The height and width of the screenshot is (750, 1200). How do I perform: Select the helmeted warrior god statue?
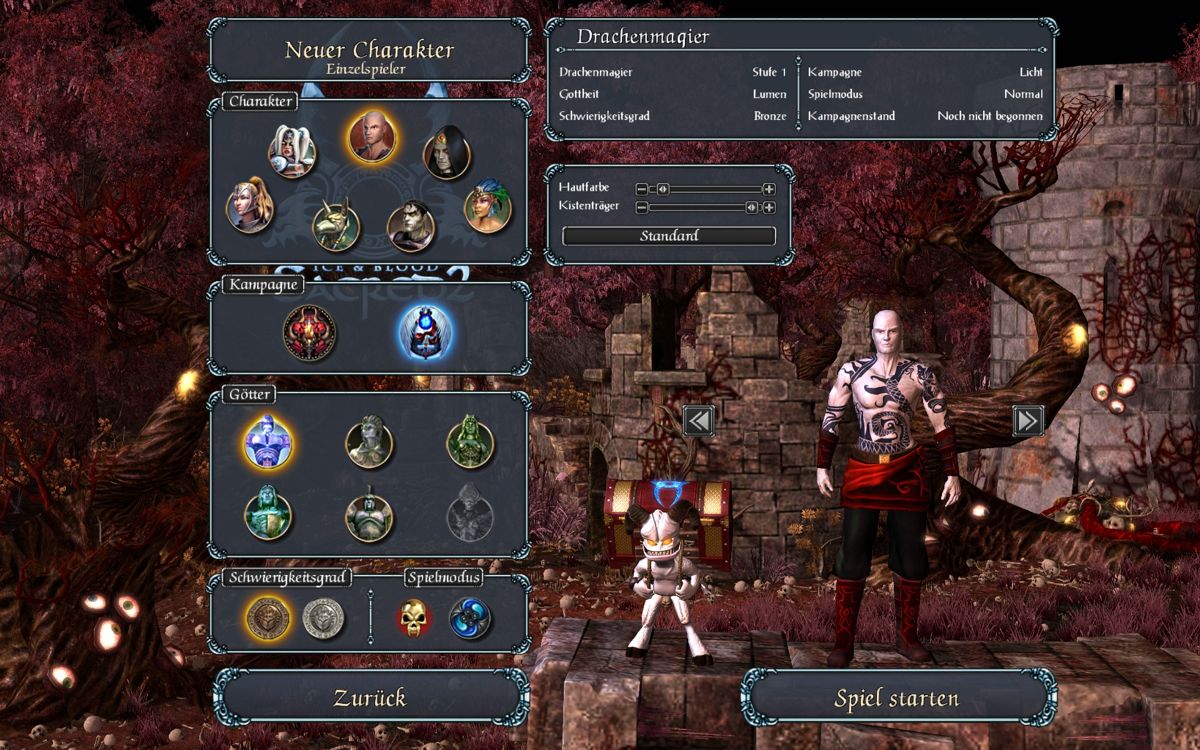pos(369,515)
